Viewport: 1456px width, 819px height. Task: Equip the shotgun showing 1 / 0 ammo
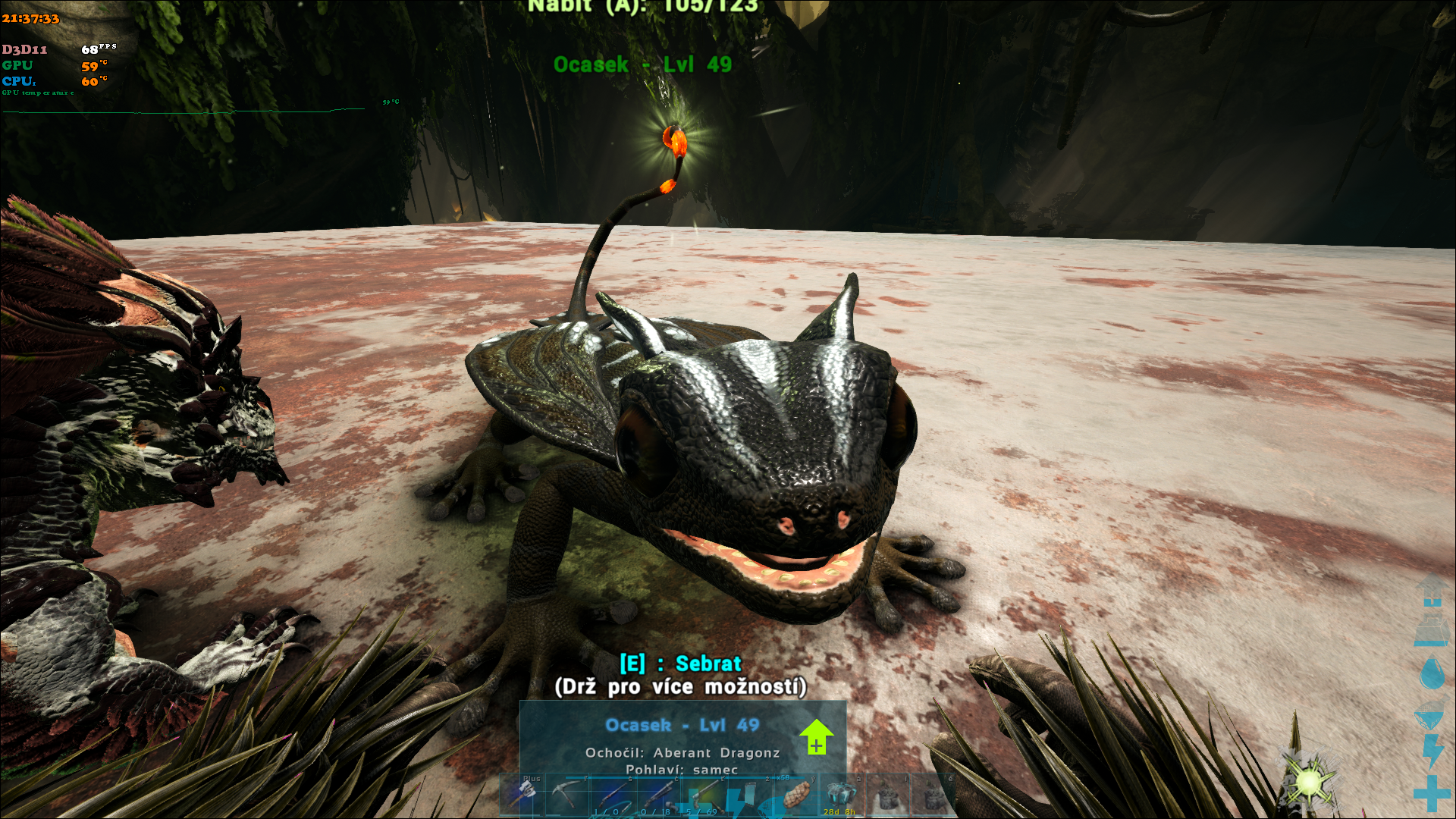pyautogui.click(x=613, y=795)
